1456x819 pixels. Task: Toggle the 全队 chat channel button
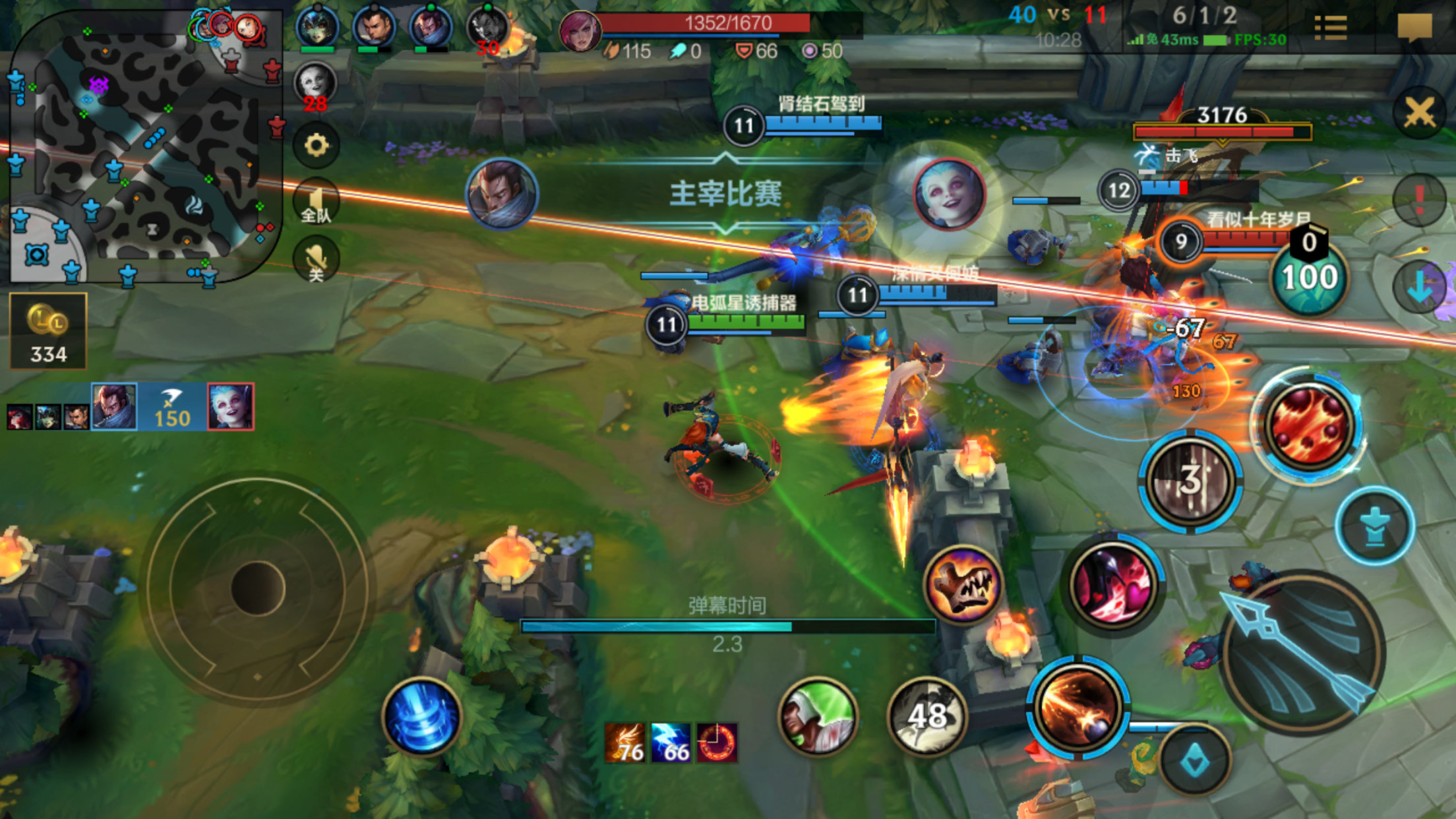click(x=317, y=202)
